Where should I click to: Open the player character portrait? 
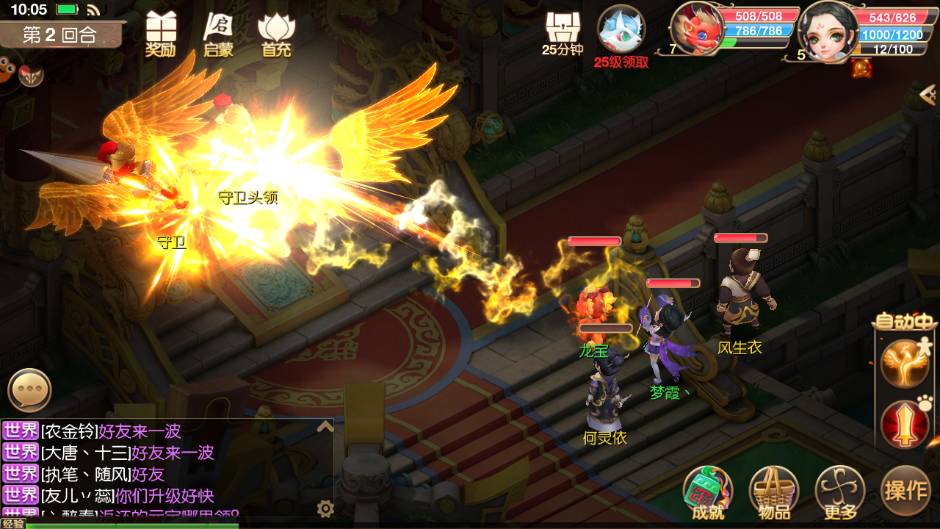[826, 27]
